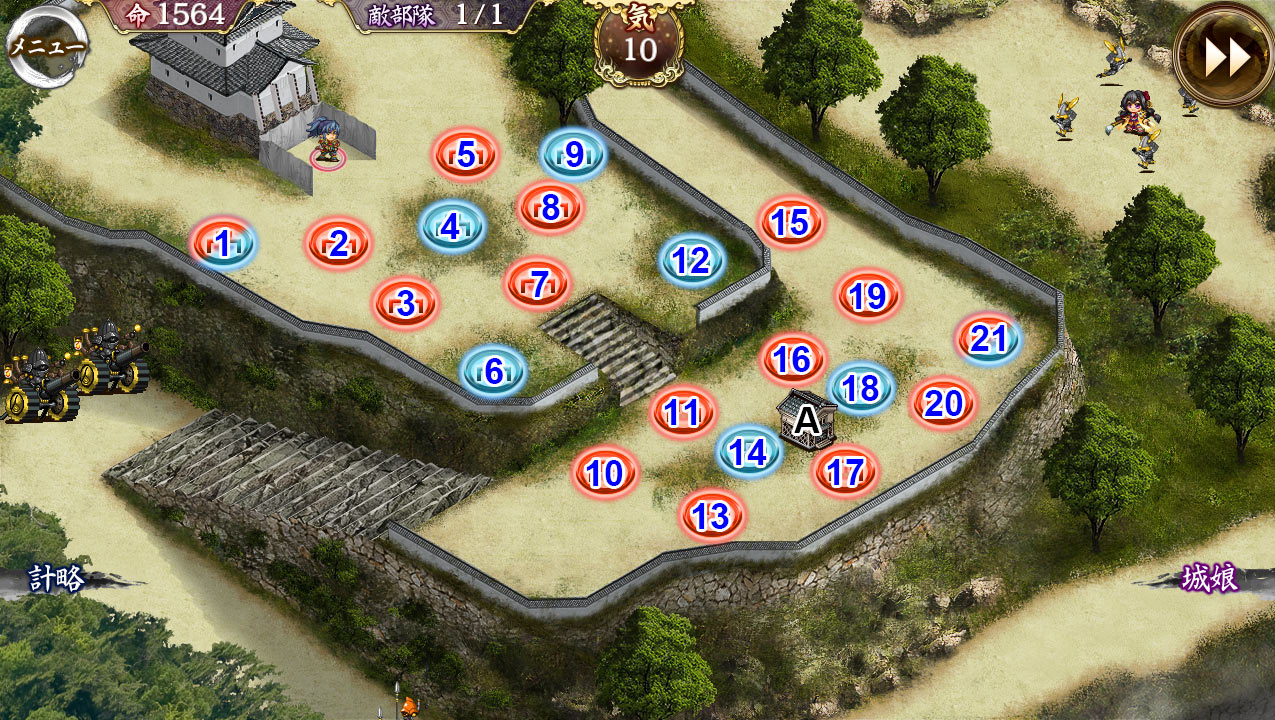Image resolution: width=1275 pixels, height=720 pixels.
Task: Select red placement marker 20
Action: point(943,403)
